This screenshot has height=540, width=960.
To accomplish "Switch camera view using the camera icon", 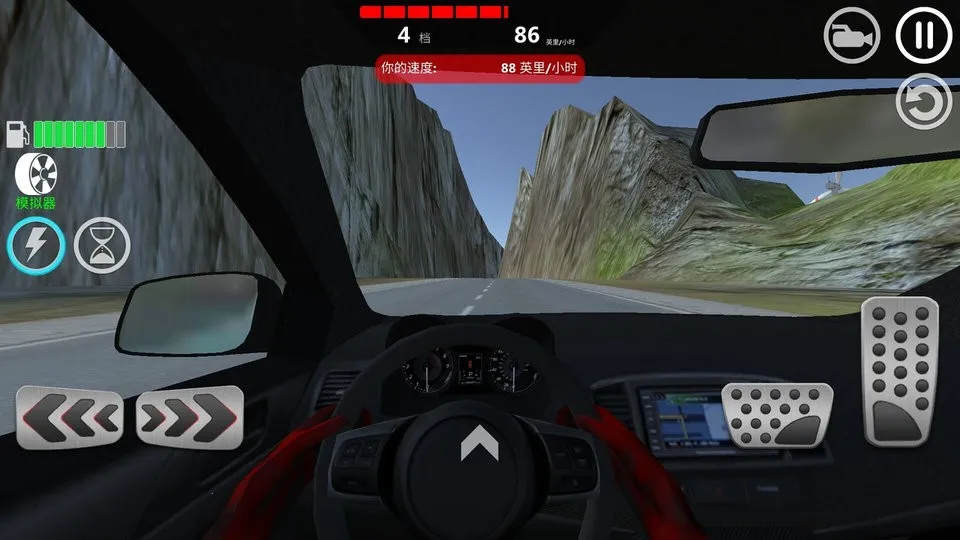I will click(x=851, y=37).
